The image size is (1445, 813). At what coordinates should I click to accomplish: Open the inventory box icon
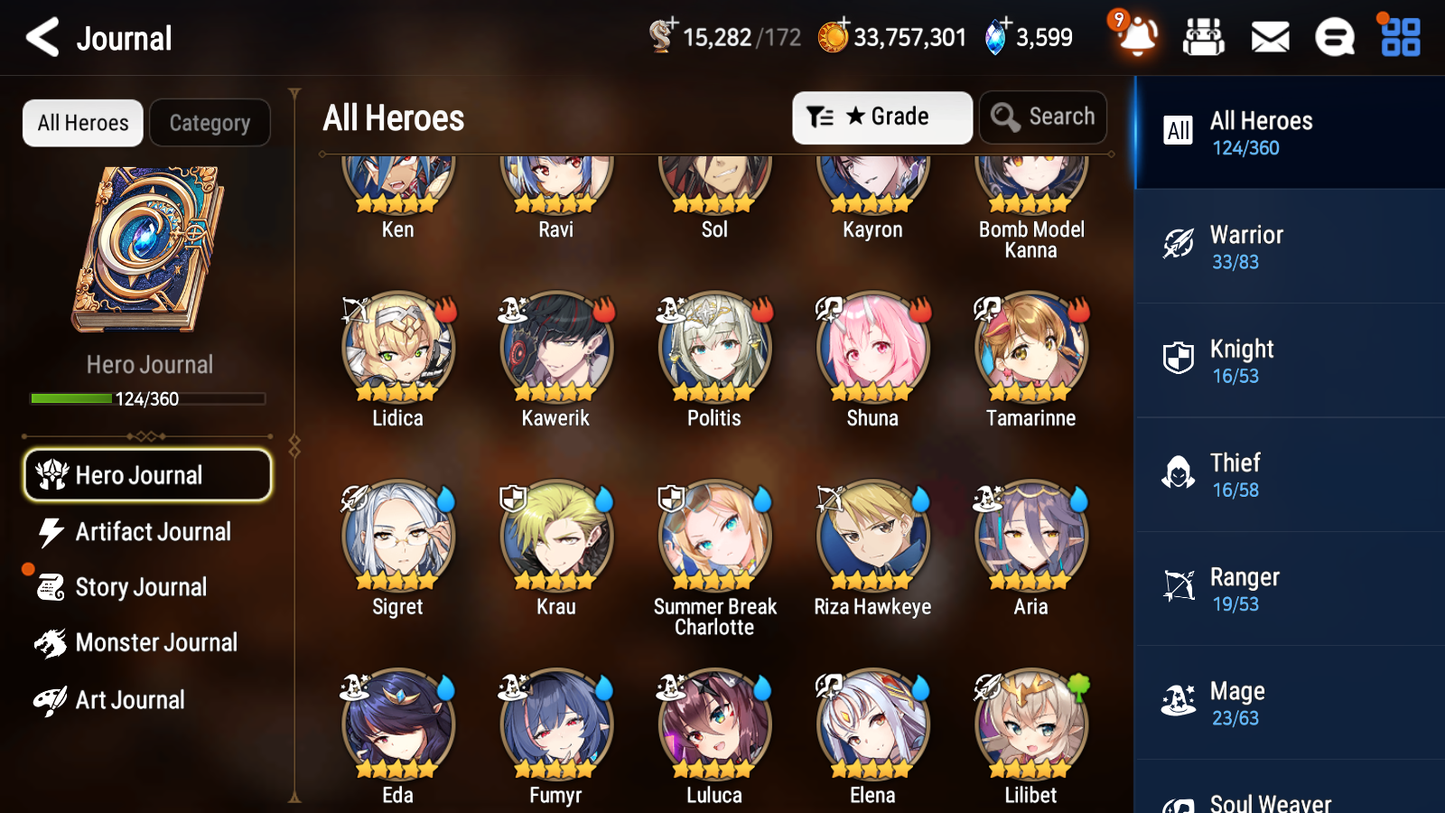pyautogui.click(x=1203, y=36)
